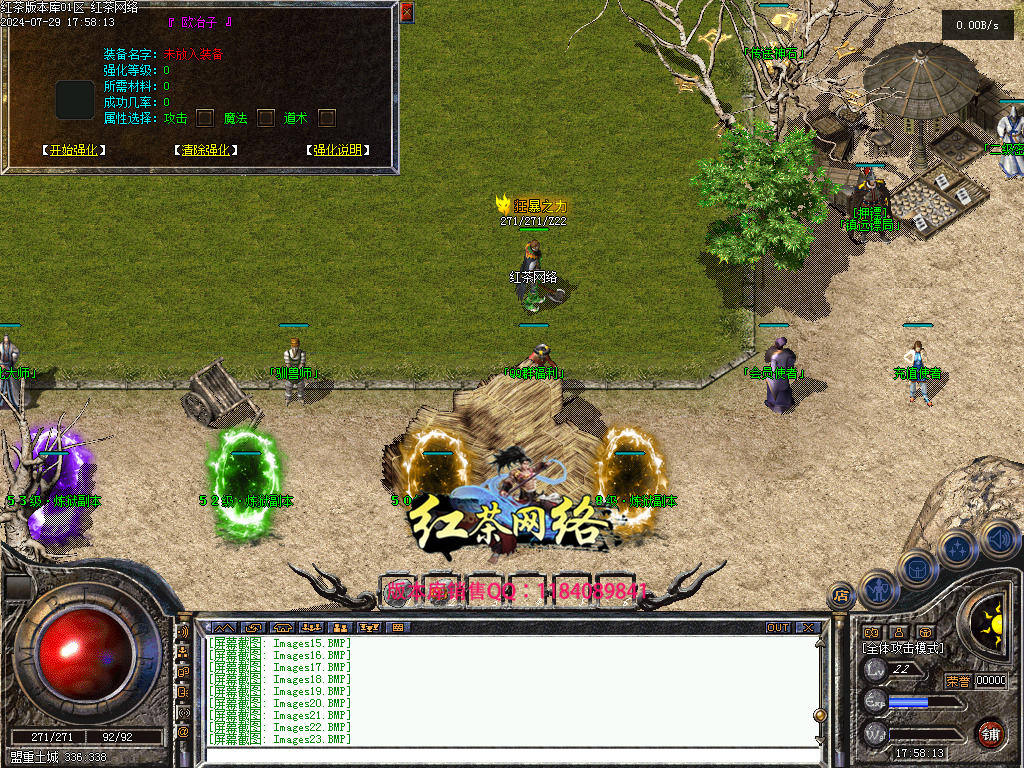Tick the 道术 attribute checkbox
The image size is (1024, 768).
point(327,118)
